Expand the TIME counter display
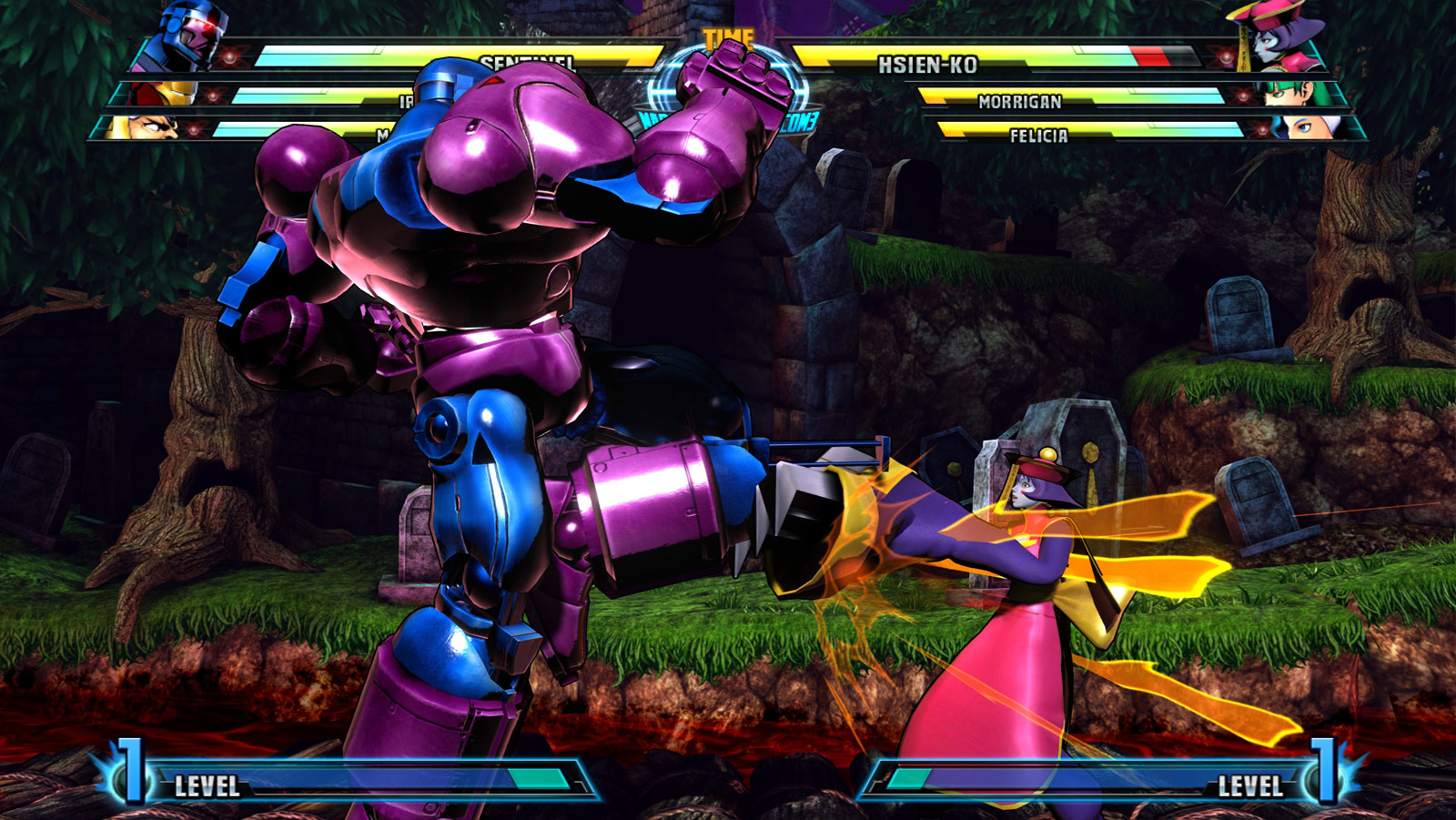 coord(728,38)
